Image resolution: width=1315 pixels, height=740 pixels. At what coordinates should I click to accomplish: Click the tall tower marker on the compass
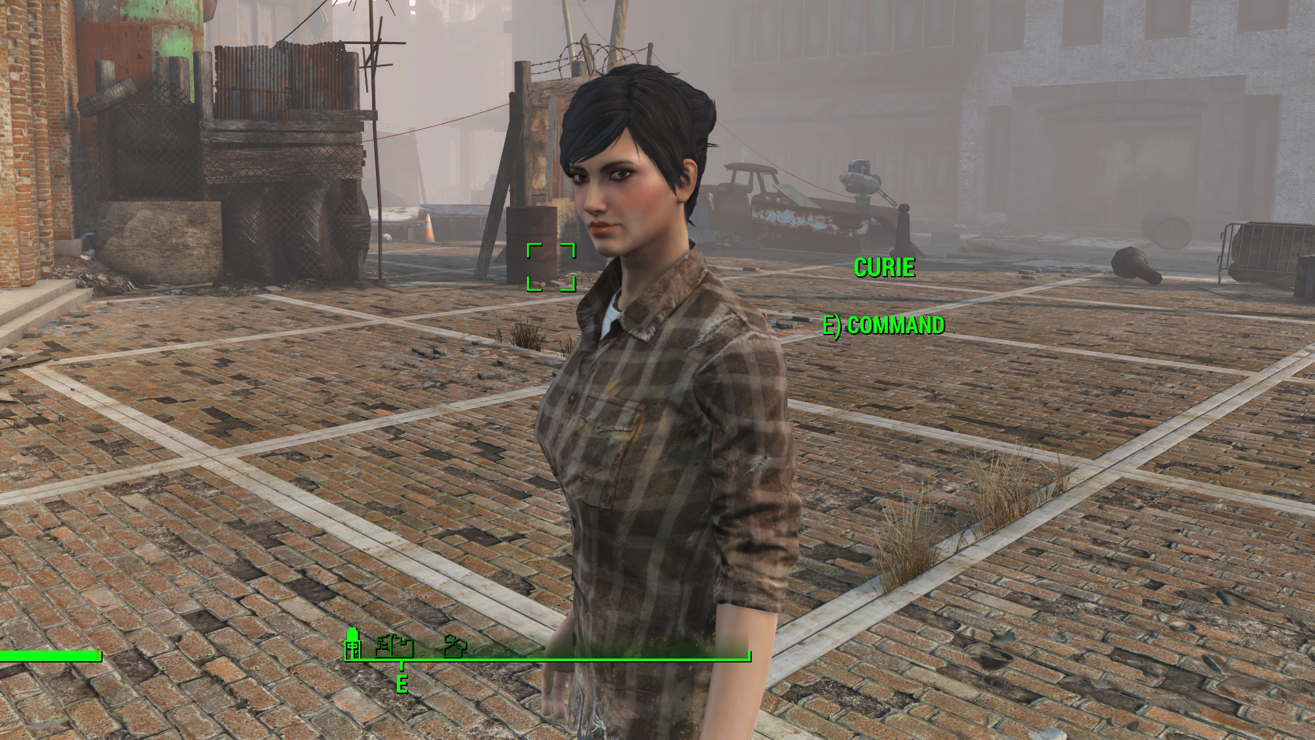[x=352, y=643]
